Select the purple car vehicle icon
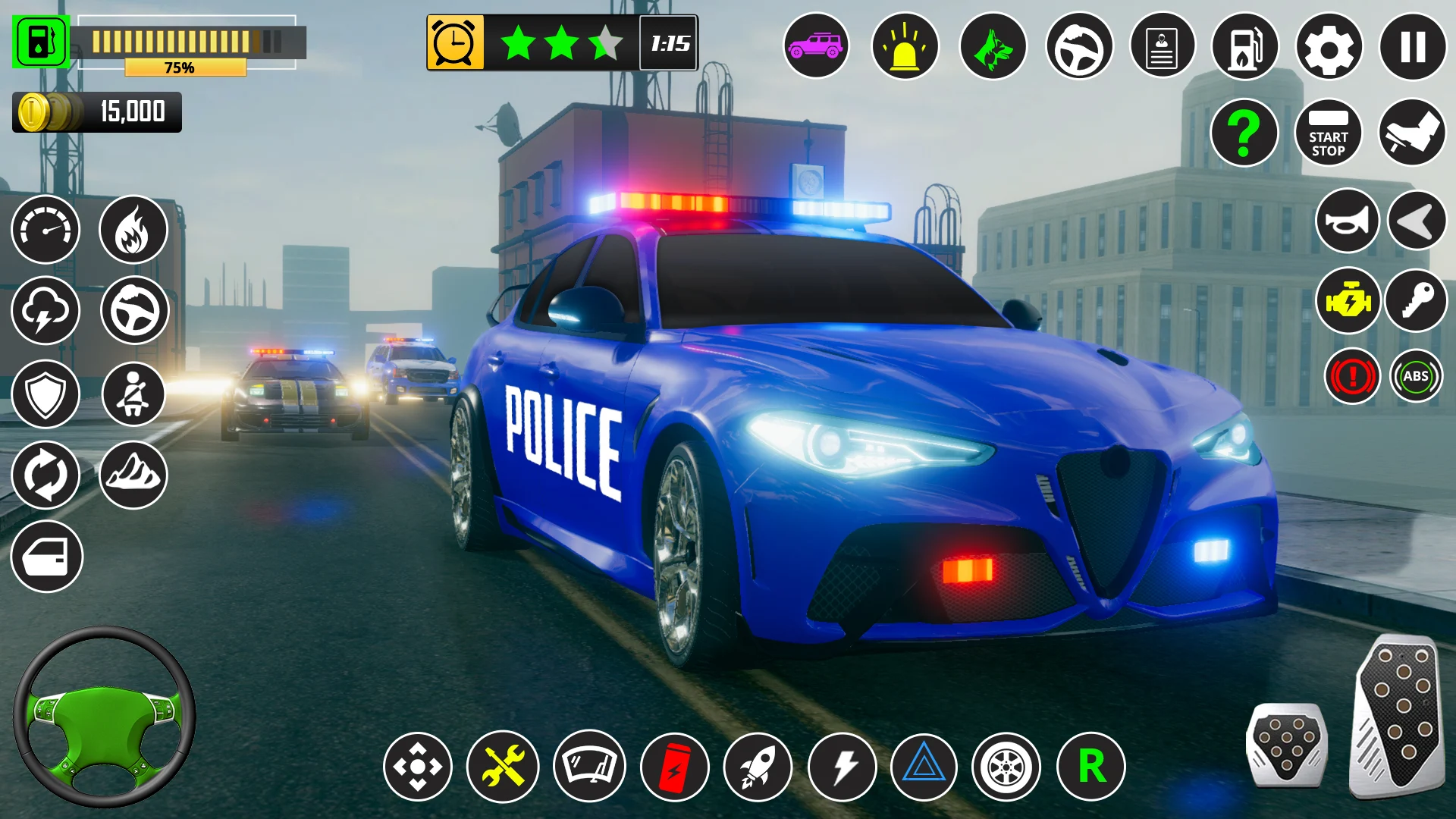 tap(816, 47)
